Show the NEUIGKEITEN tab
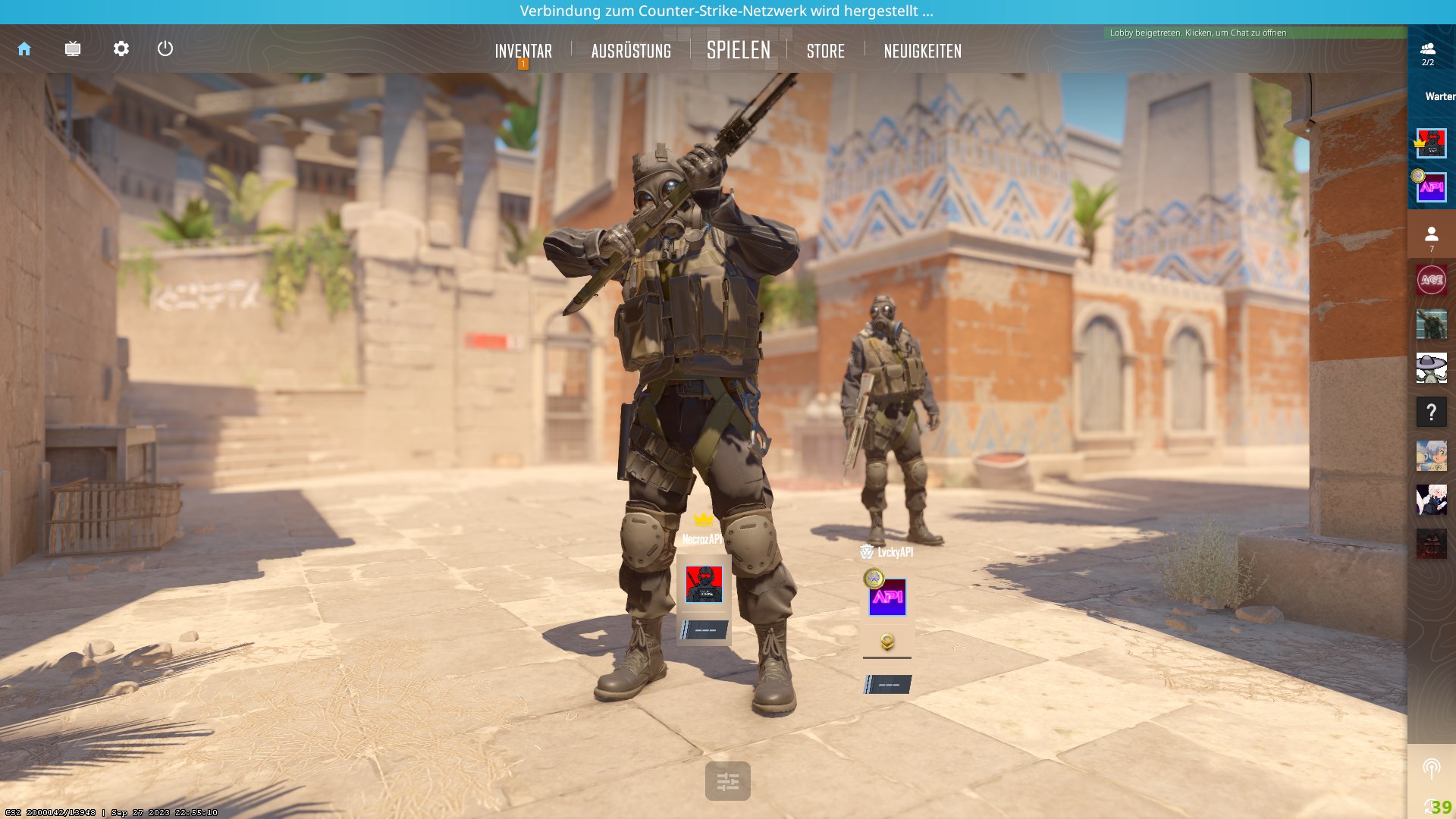The image size is (1456, 819). (922, 51)
